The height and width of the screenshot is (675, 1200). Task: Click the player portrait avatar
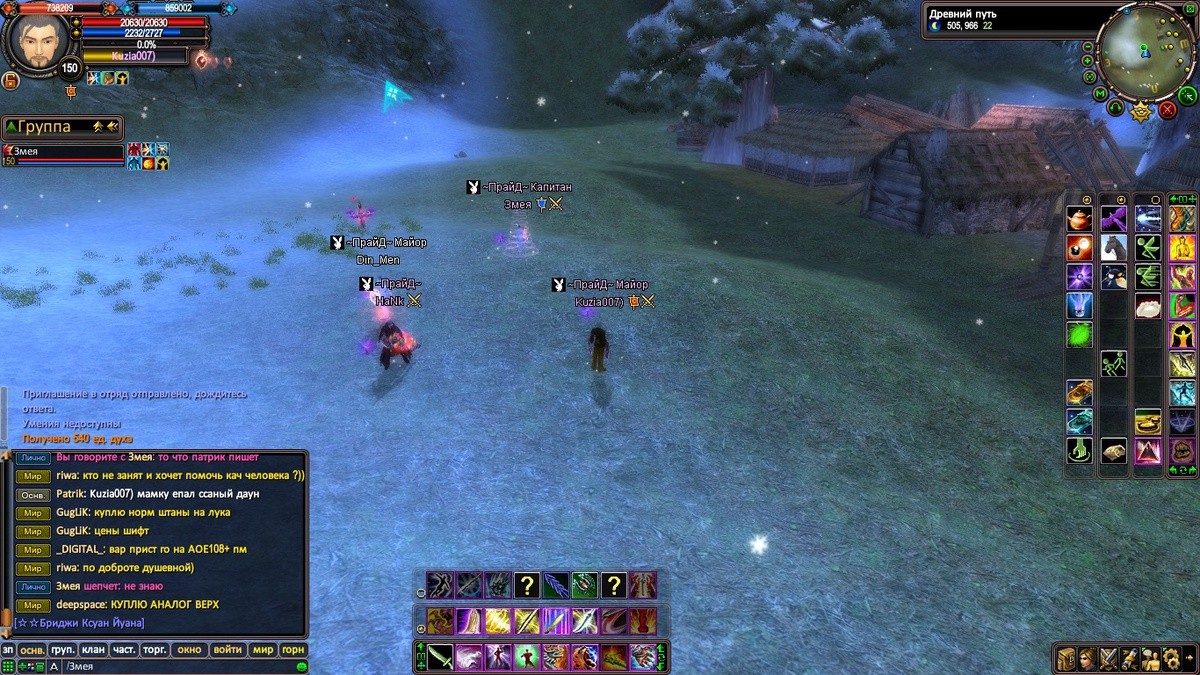pos(41,42)
